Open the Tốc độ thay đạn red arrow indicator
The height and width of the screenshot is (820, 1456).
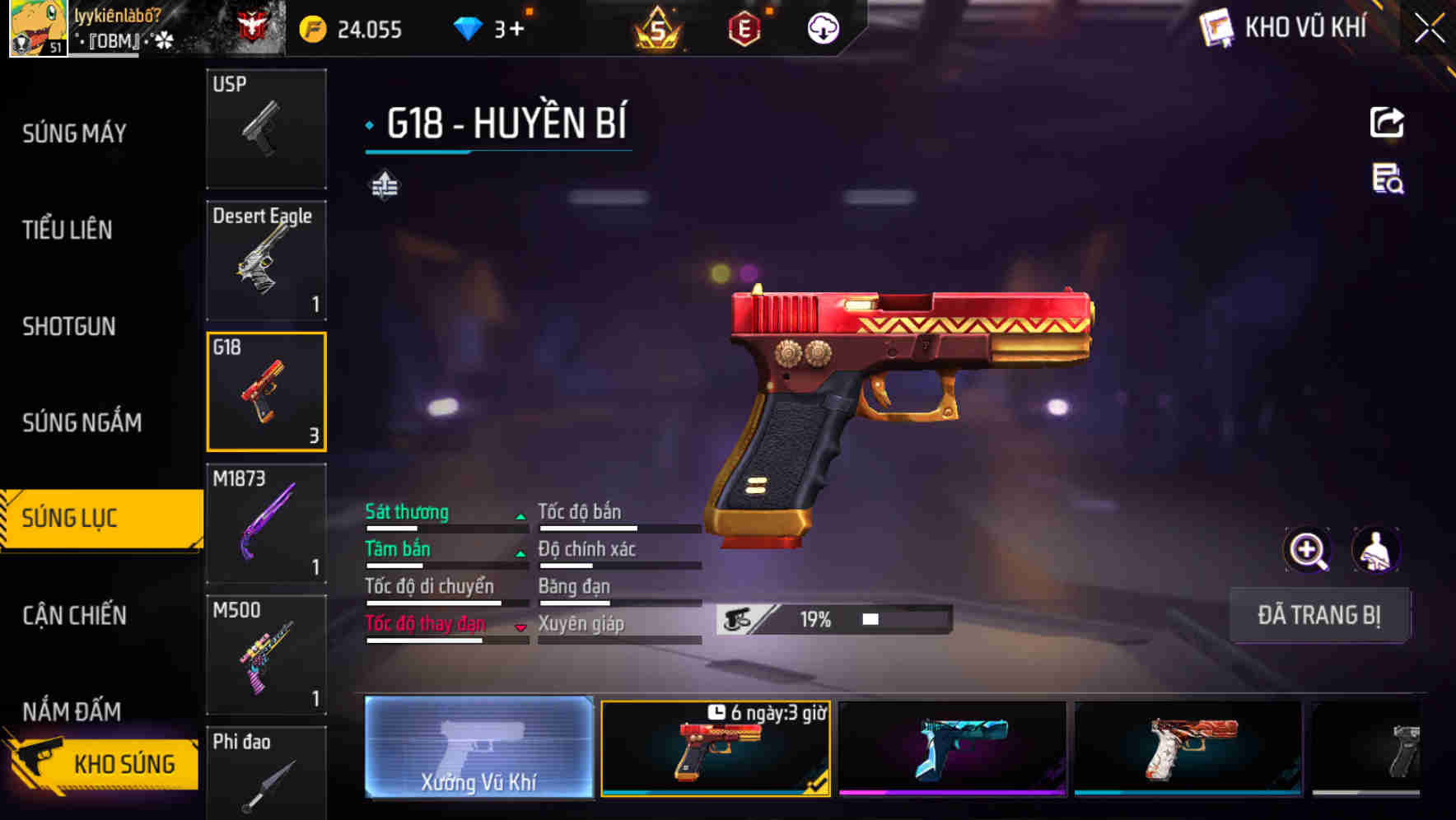tap(521, 627)
